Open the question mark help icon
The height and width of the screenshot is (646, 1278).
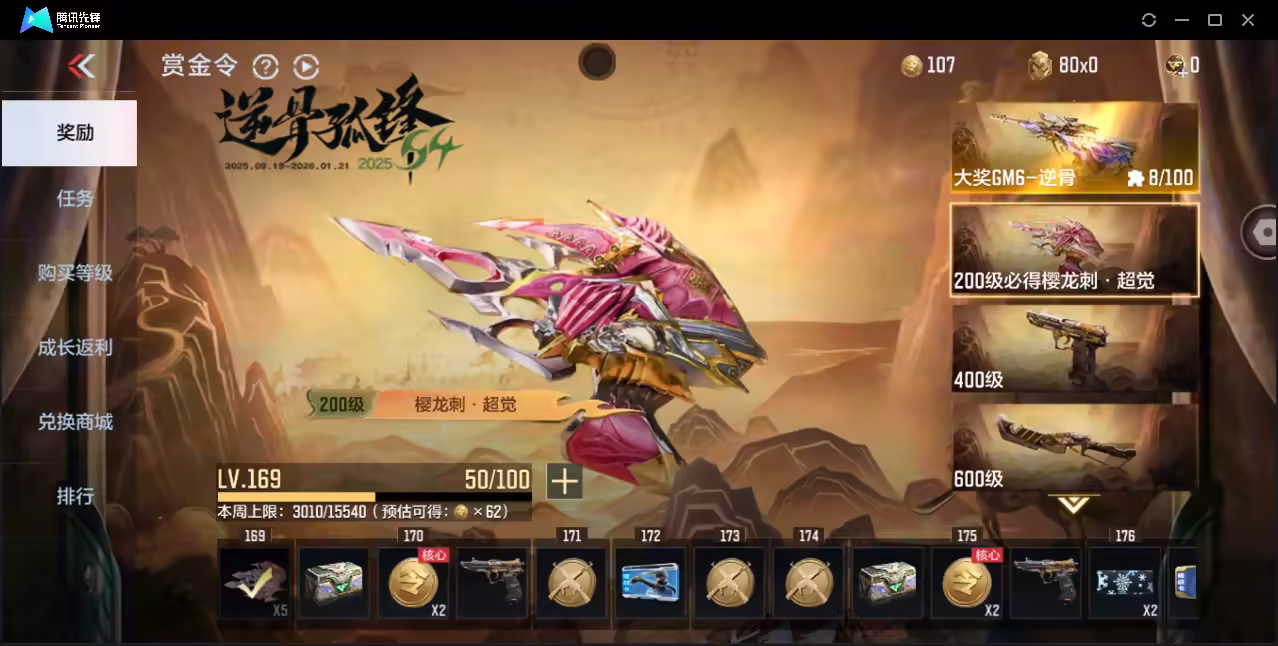coord(265,66)
